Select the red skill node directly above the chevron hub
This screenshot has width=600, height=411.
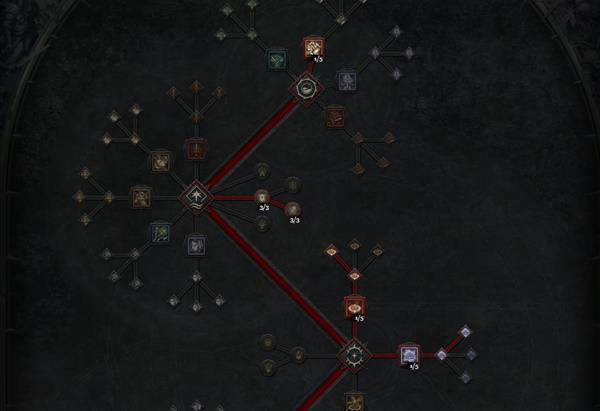pos(196,150)
